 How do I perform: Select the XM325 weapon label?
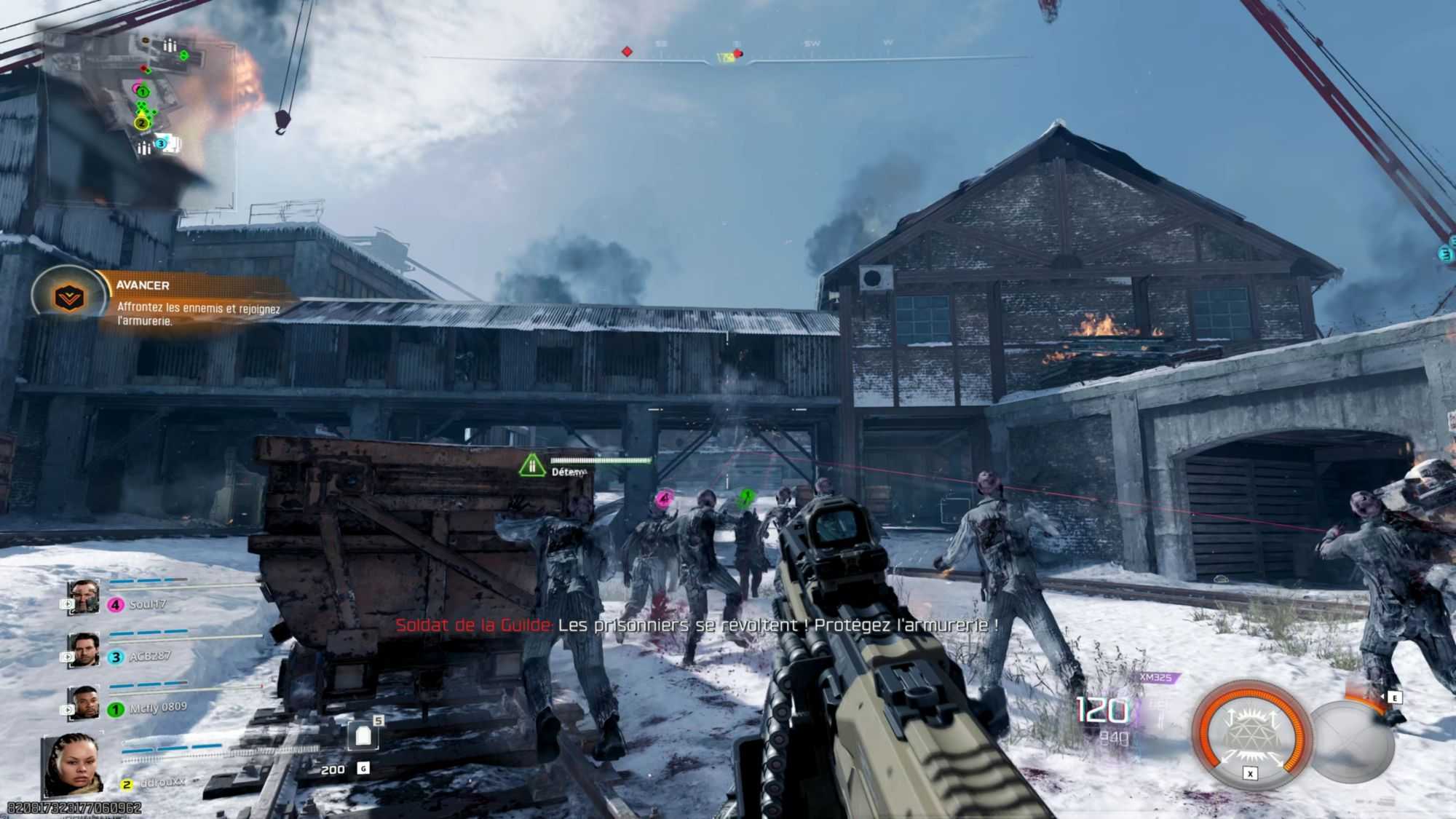(x=1155, y=678)
